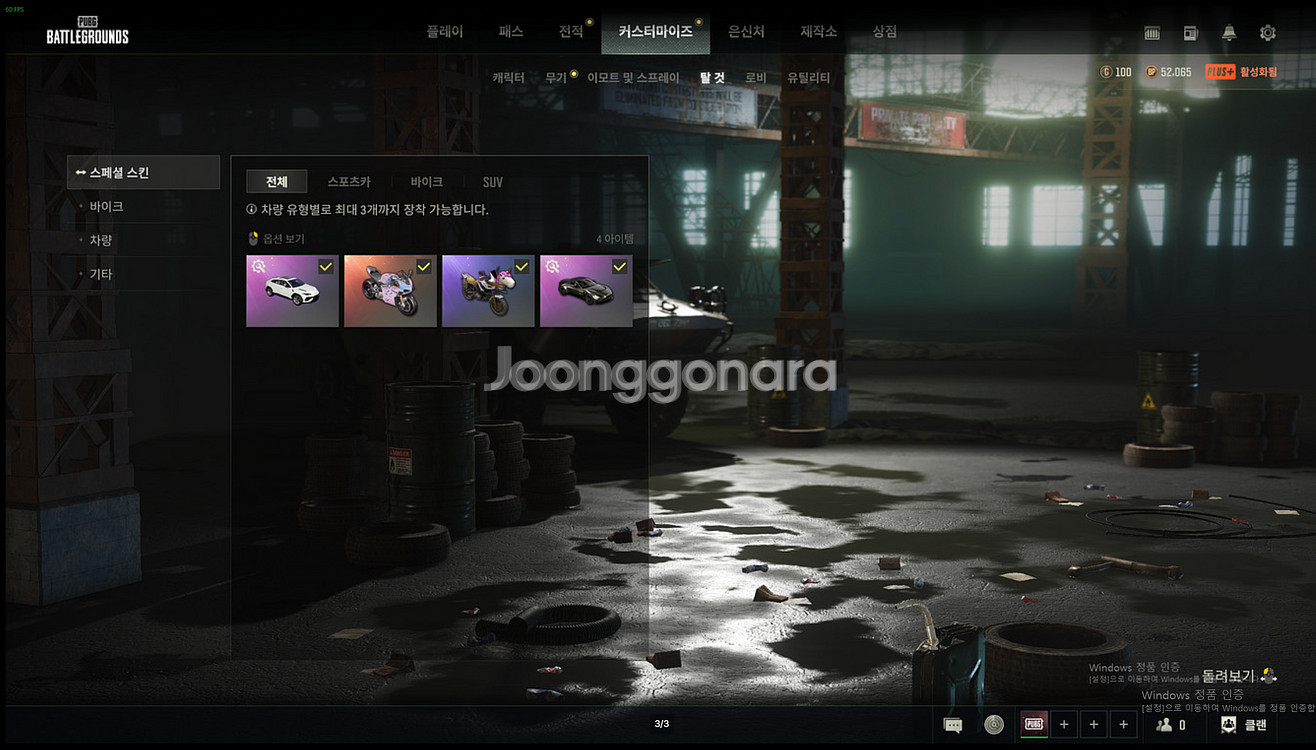Screen dimensions: 1316x750
Task: Show the 이모트 및 스프레이 sub-tab
Action: coord(633,78)
